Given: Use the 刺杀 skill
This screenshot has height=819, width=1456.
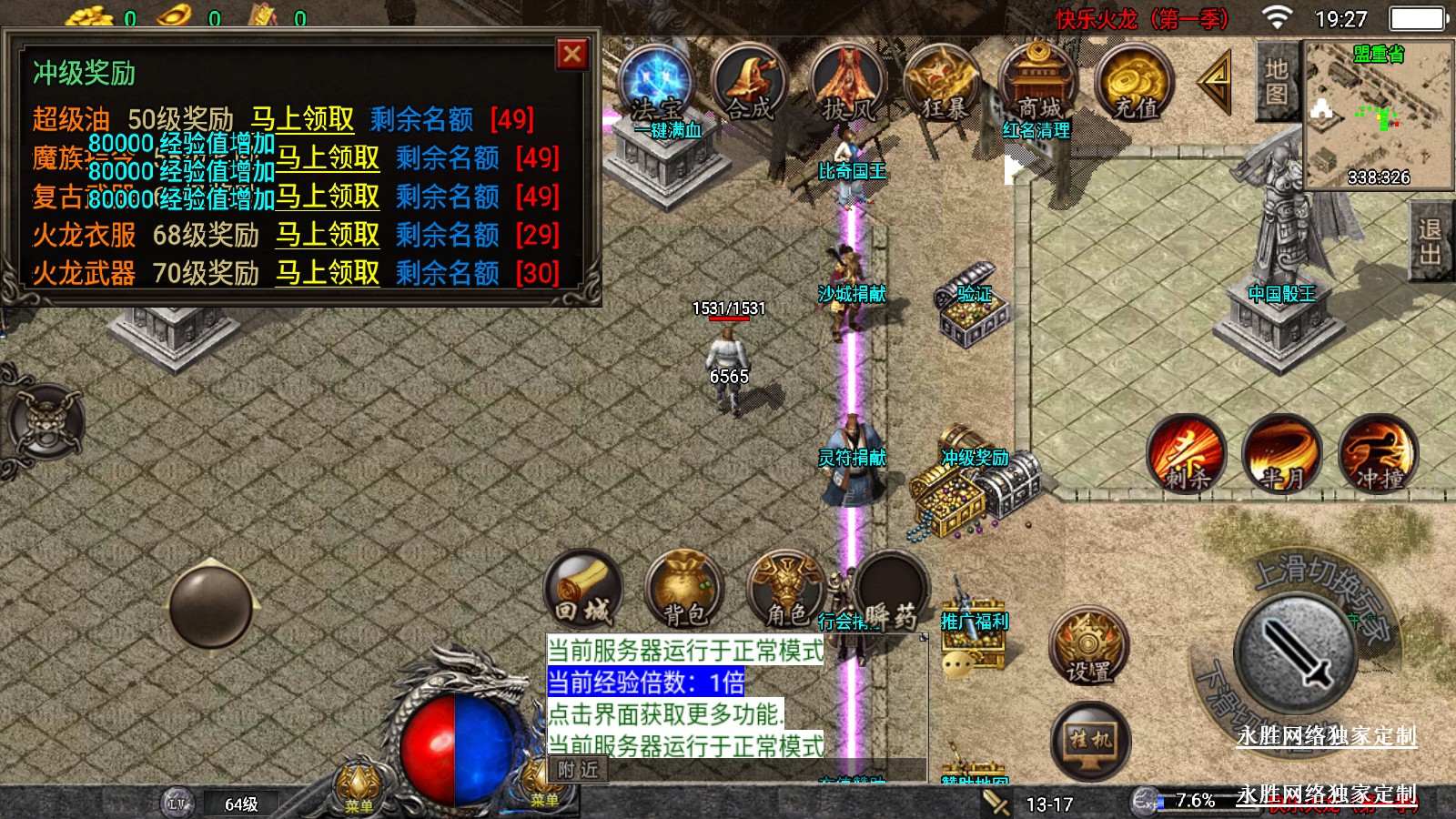Looking at the screenshot, I should pos(1186,454).
